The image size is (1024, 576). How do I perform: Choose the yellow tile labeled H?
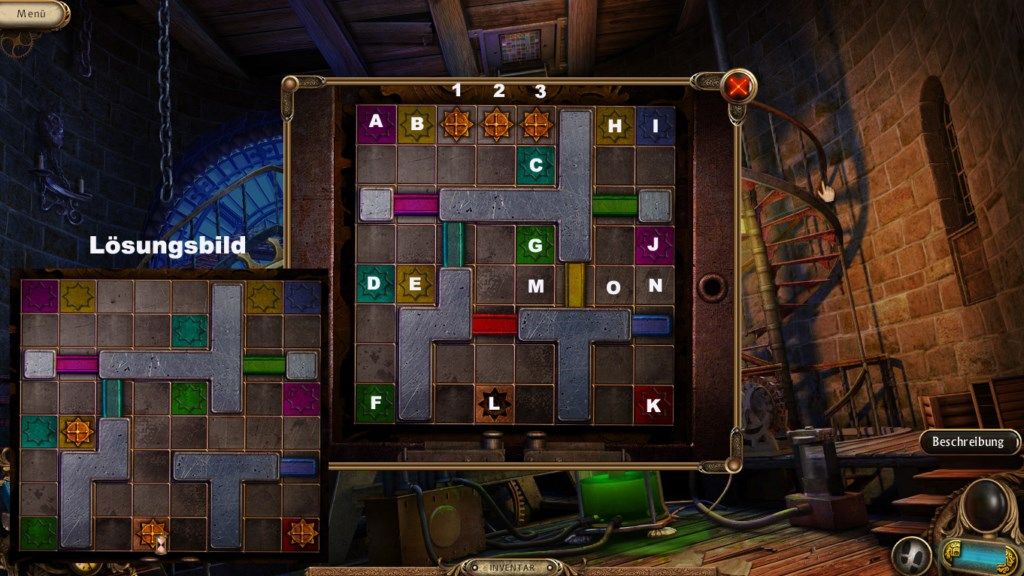(615, 125)
